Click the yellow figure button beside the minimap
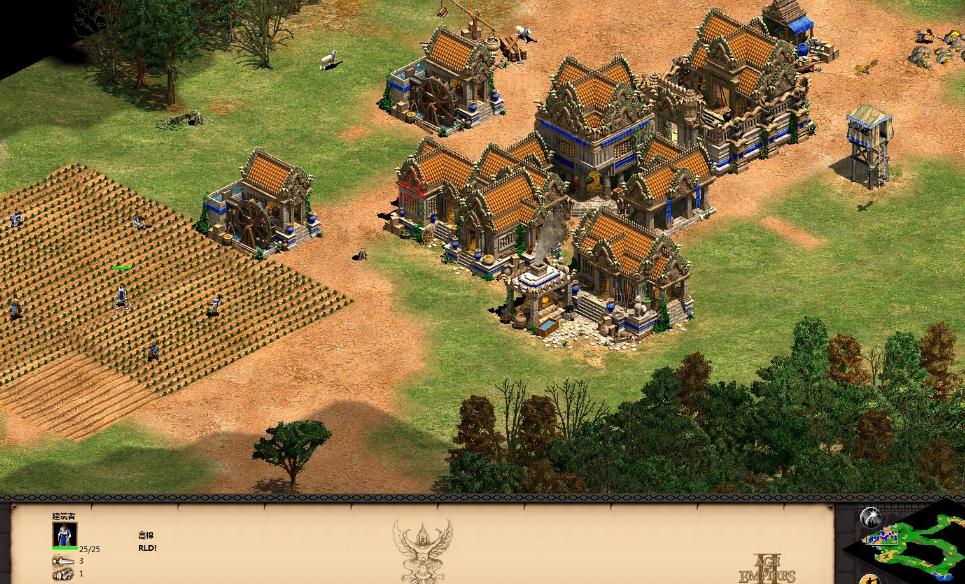 click(872, 579)
